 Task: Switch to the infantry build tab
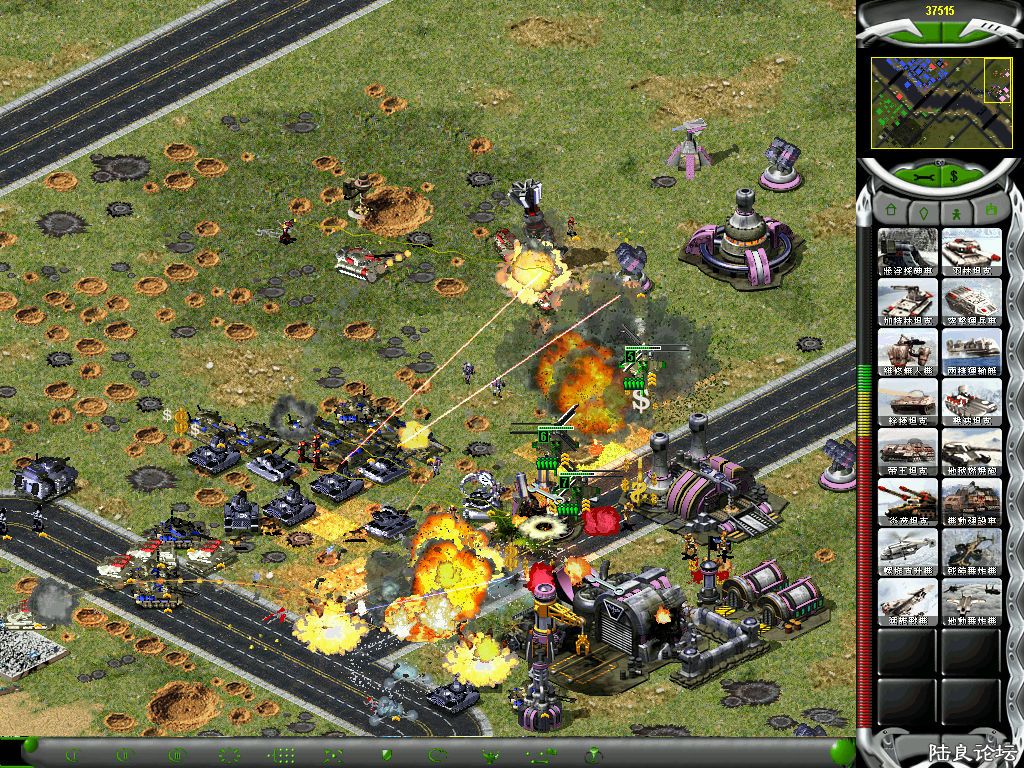[x=954, y=213]
